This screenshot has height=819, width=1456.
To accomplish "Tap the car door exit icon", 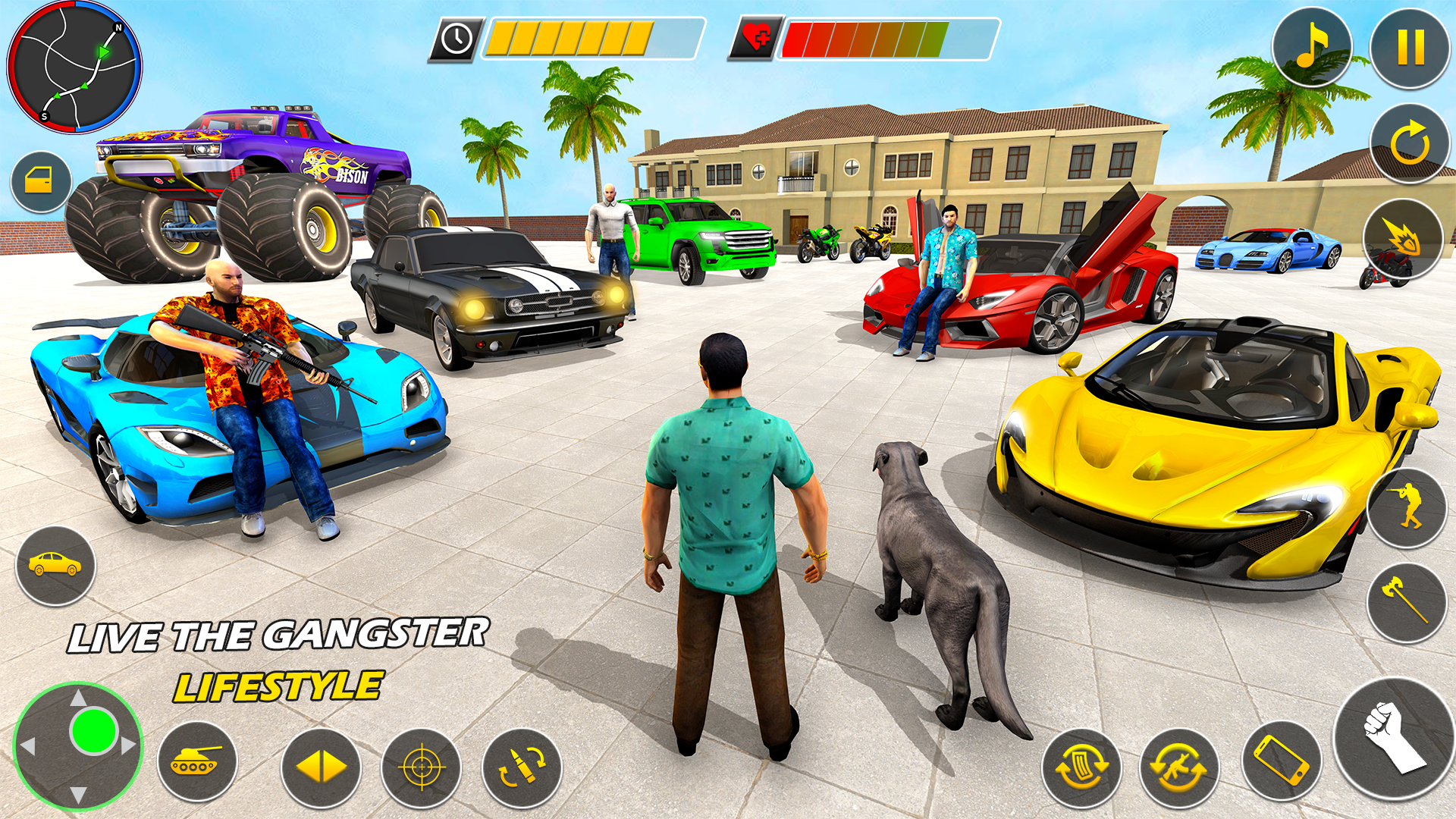I will click(x=42, y=180).
